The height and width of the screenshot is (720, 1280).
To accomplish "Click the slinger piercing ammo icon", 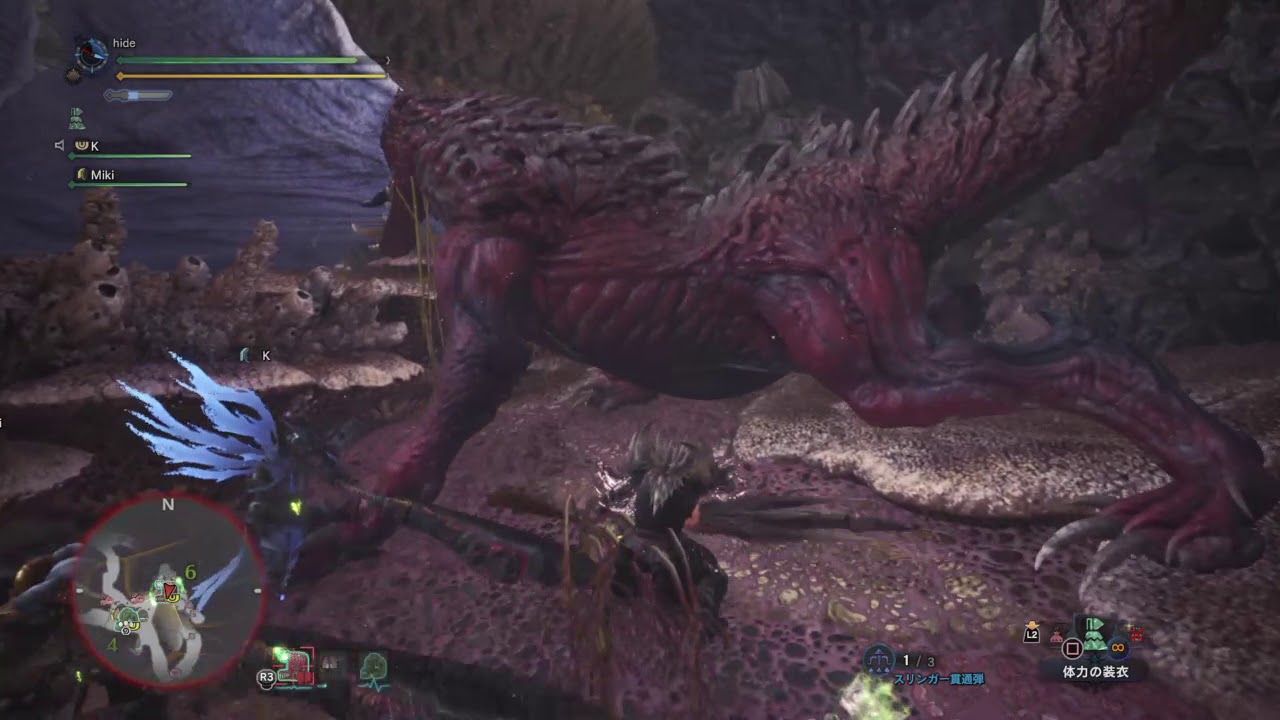I will pos(879,660).
